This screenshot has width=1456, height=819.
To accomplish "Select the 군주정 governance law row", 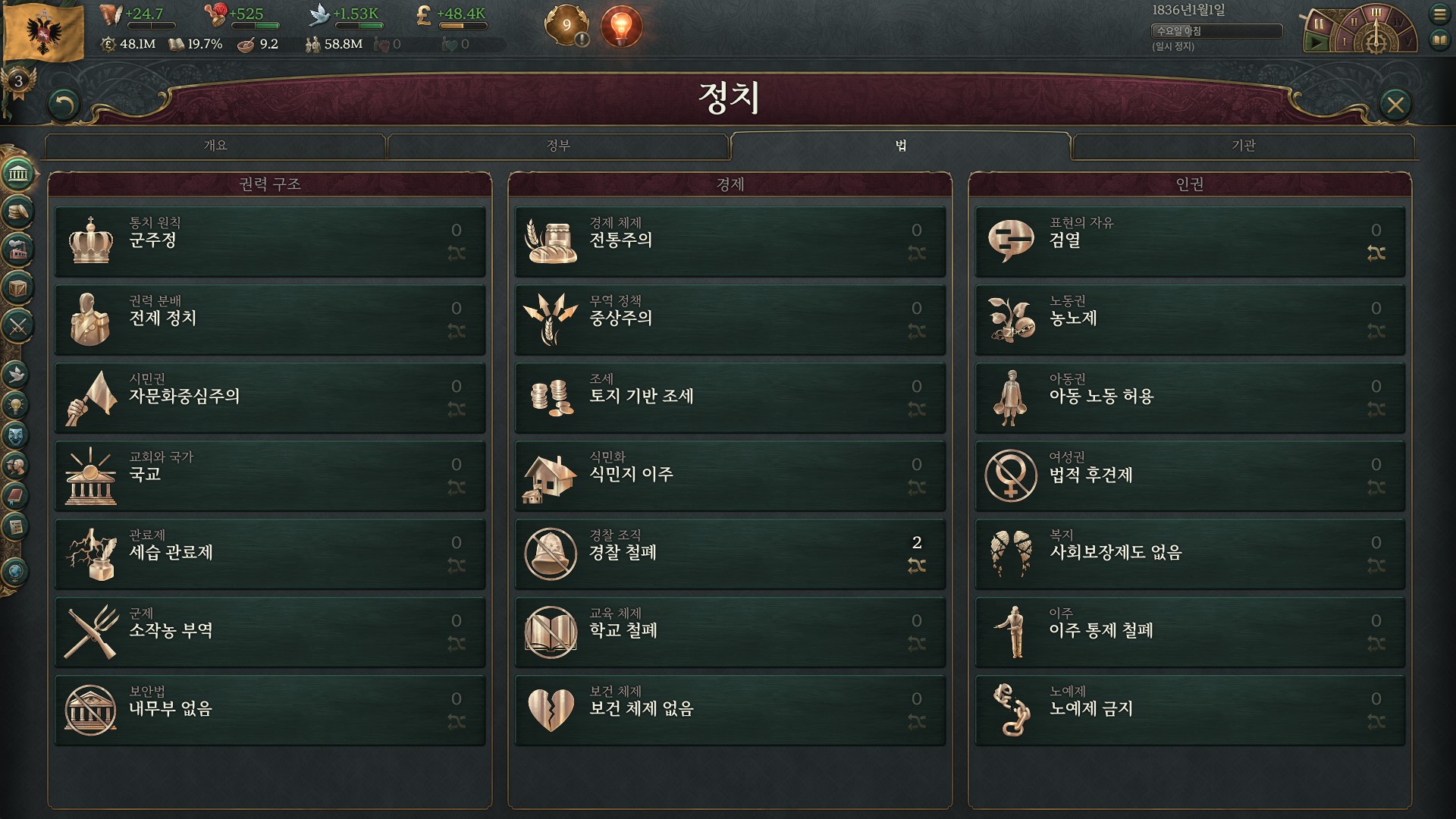I will [269, 241].
